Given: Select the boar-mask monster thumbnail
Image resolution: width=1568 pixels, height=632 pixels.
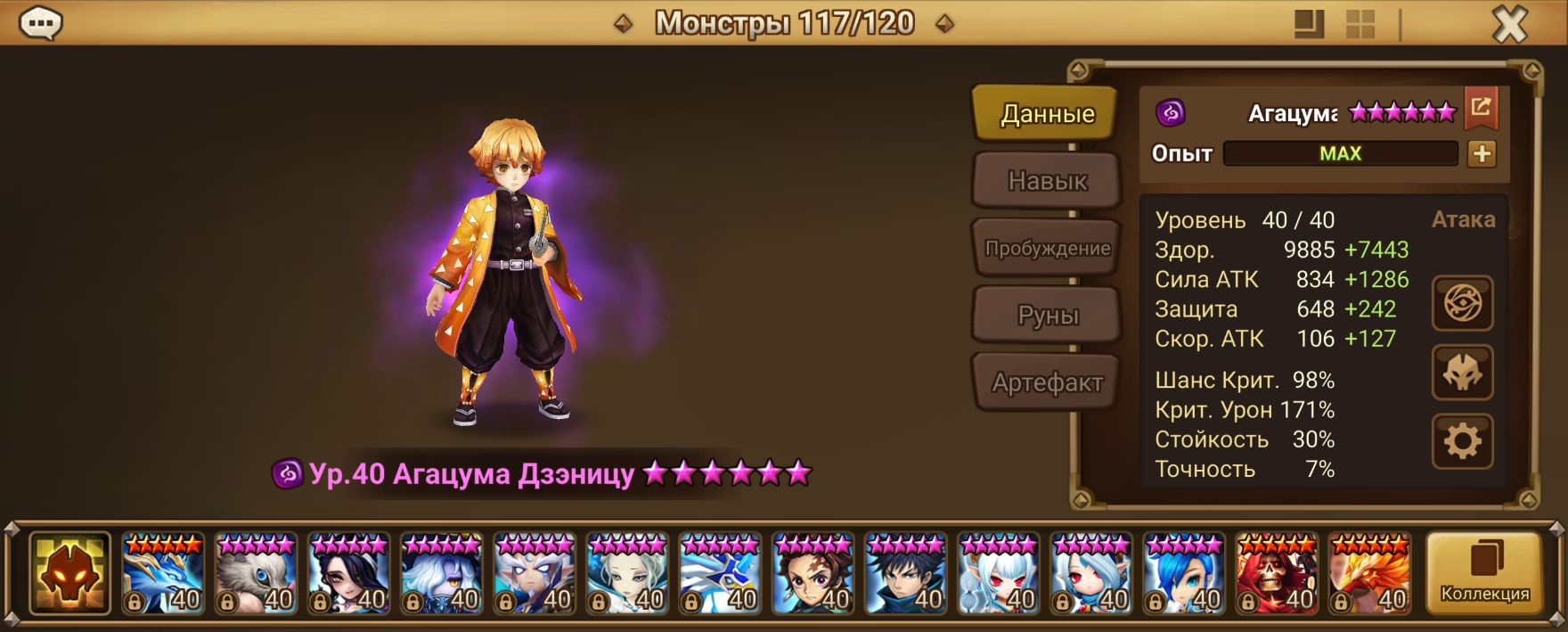Looking at the screenshot, I should 256,573.
